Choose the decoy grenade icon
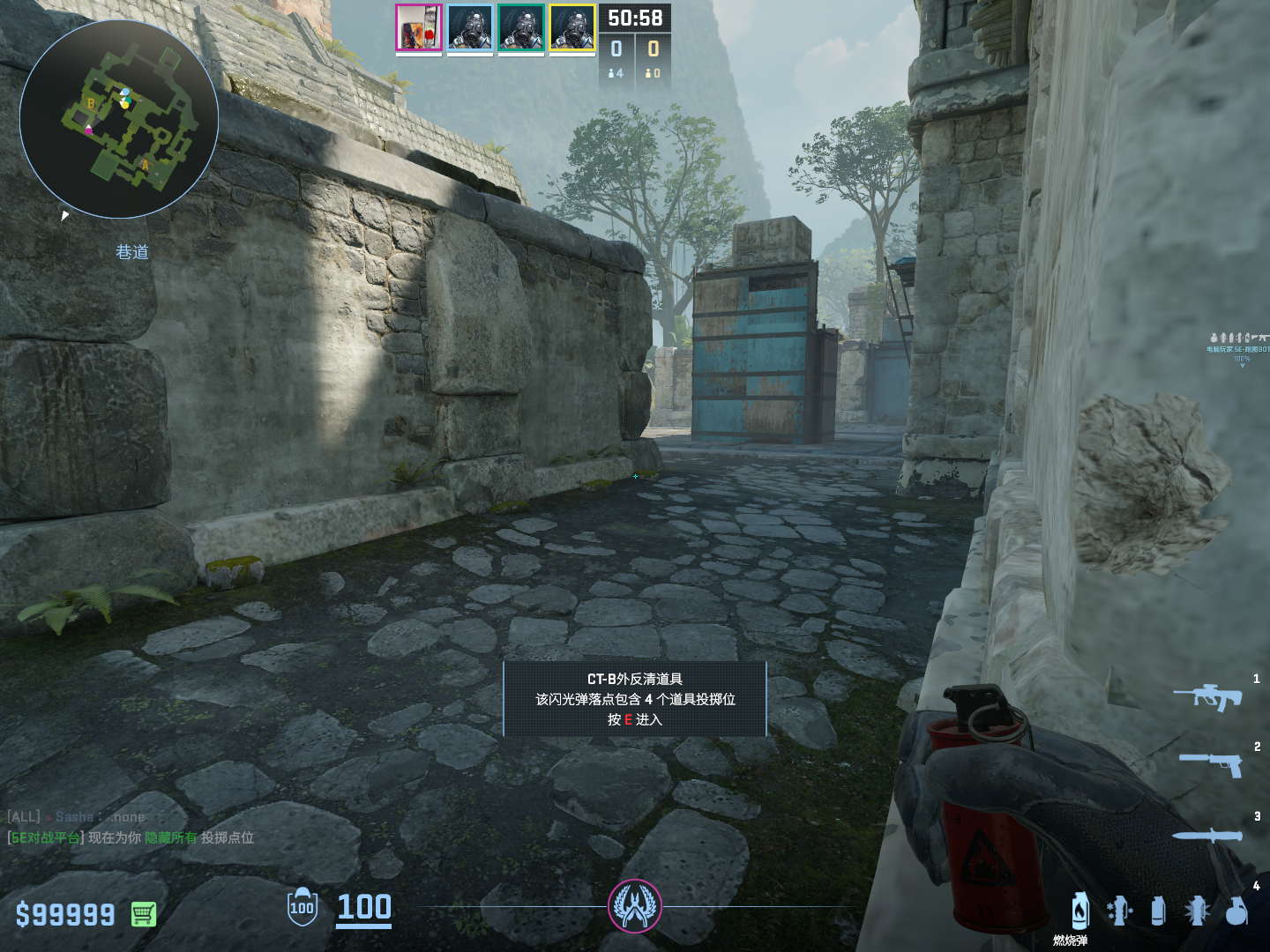Screen dimensions: 1270x952 click(1119, 911)
